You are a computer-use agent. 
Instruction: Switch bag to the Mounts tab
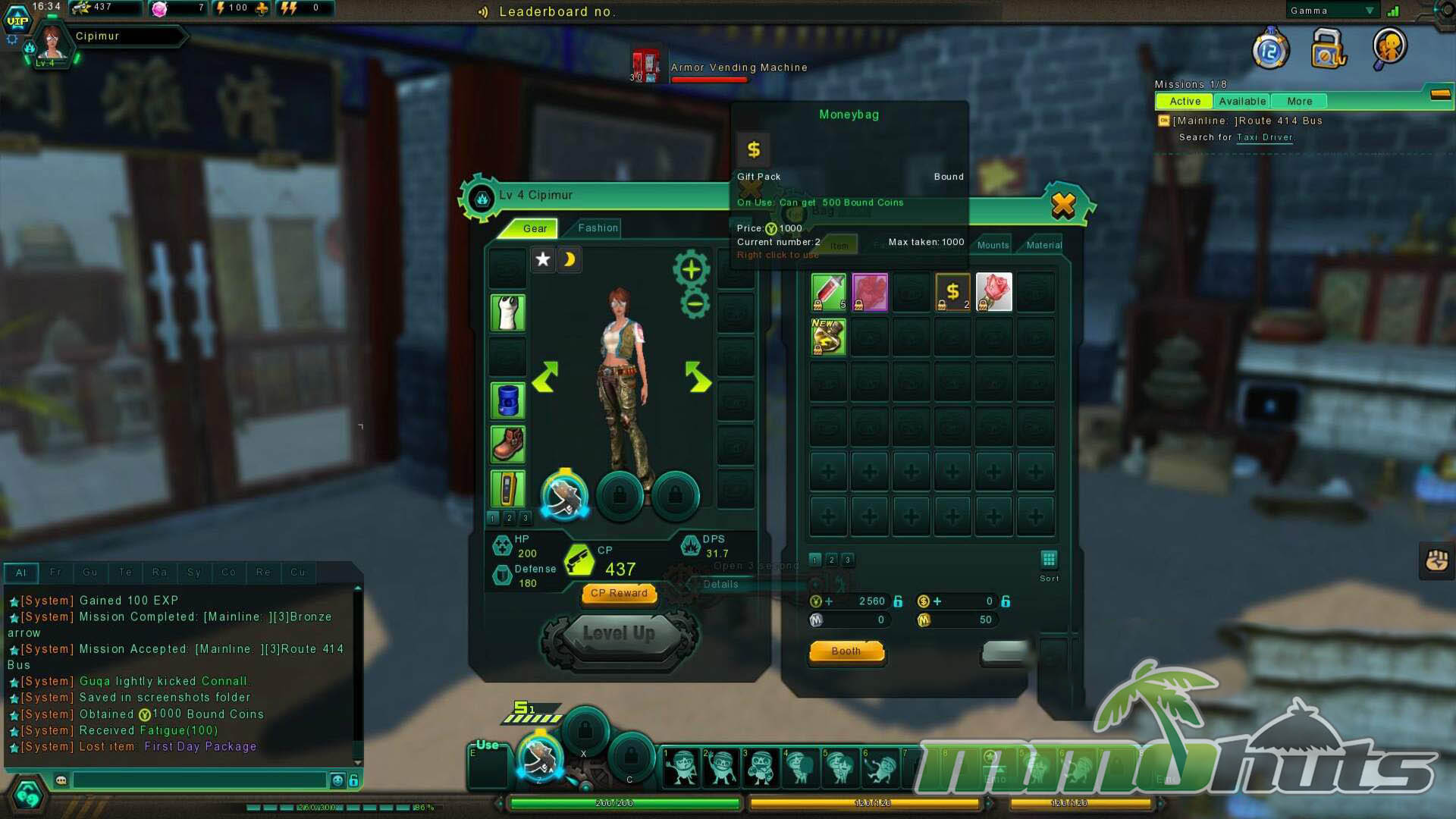[993, 245]
